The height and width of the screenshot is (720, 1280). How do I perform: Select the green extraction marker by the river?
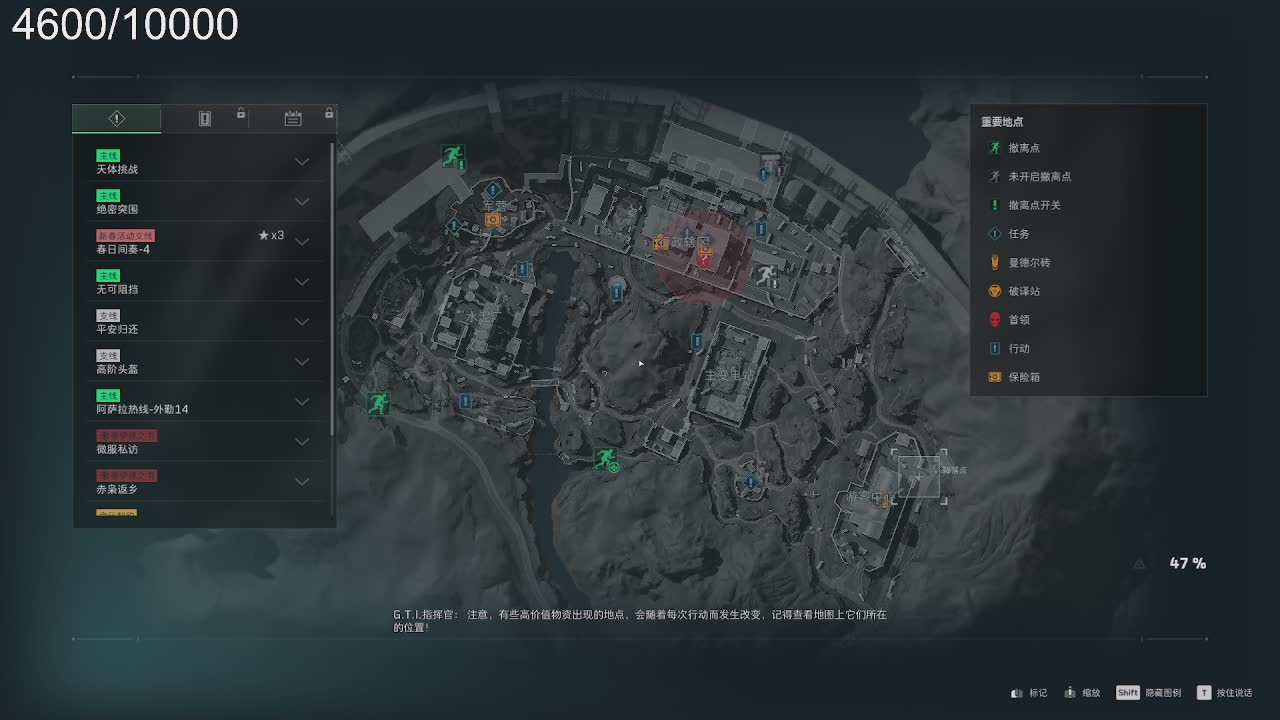(605, 458)
